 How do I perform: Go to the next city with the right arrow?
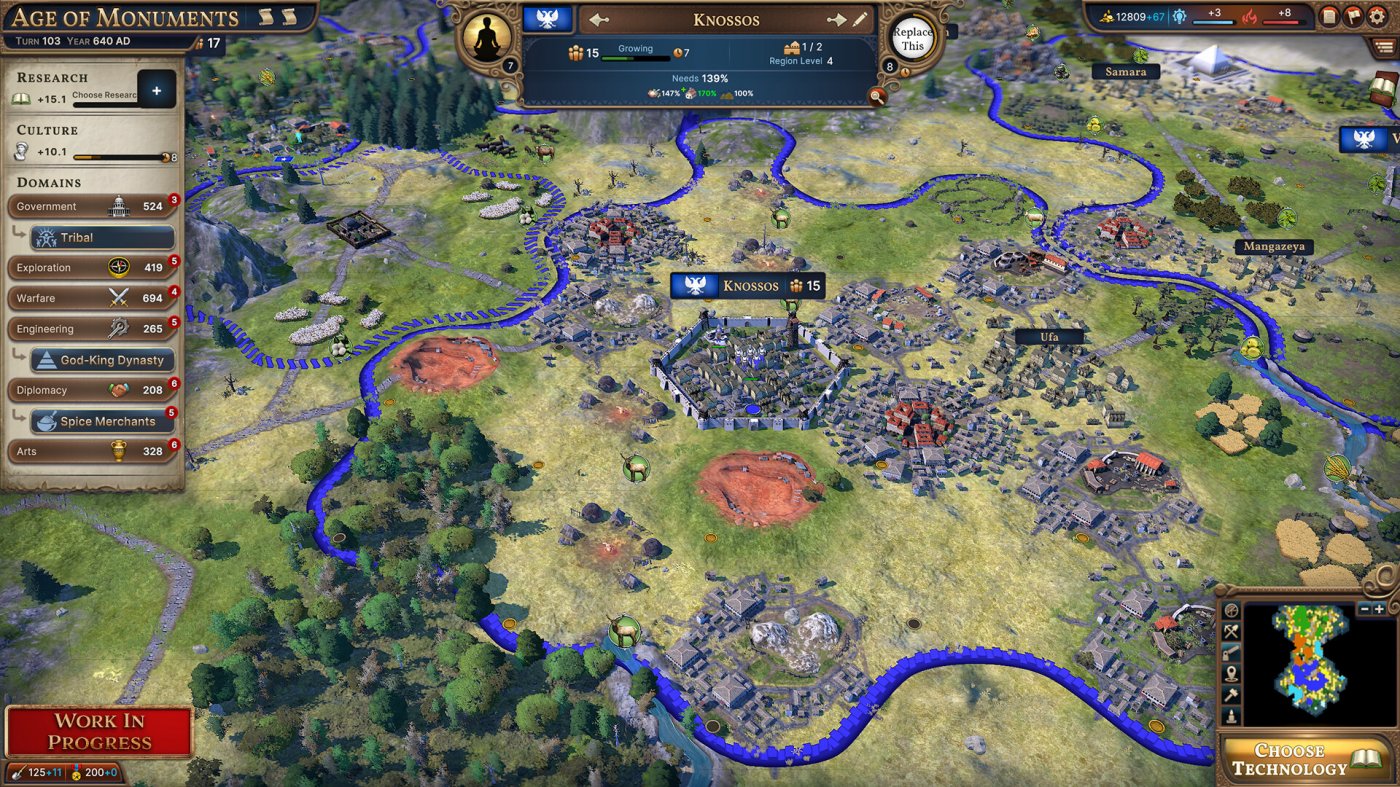click(838, 18)
